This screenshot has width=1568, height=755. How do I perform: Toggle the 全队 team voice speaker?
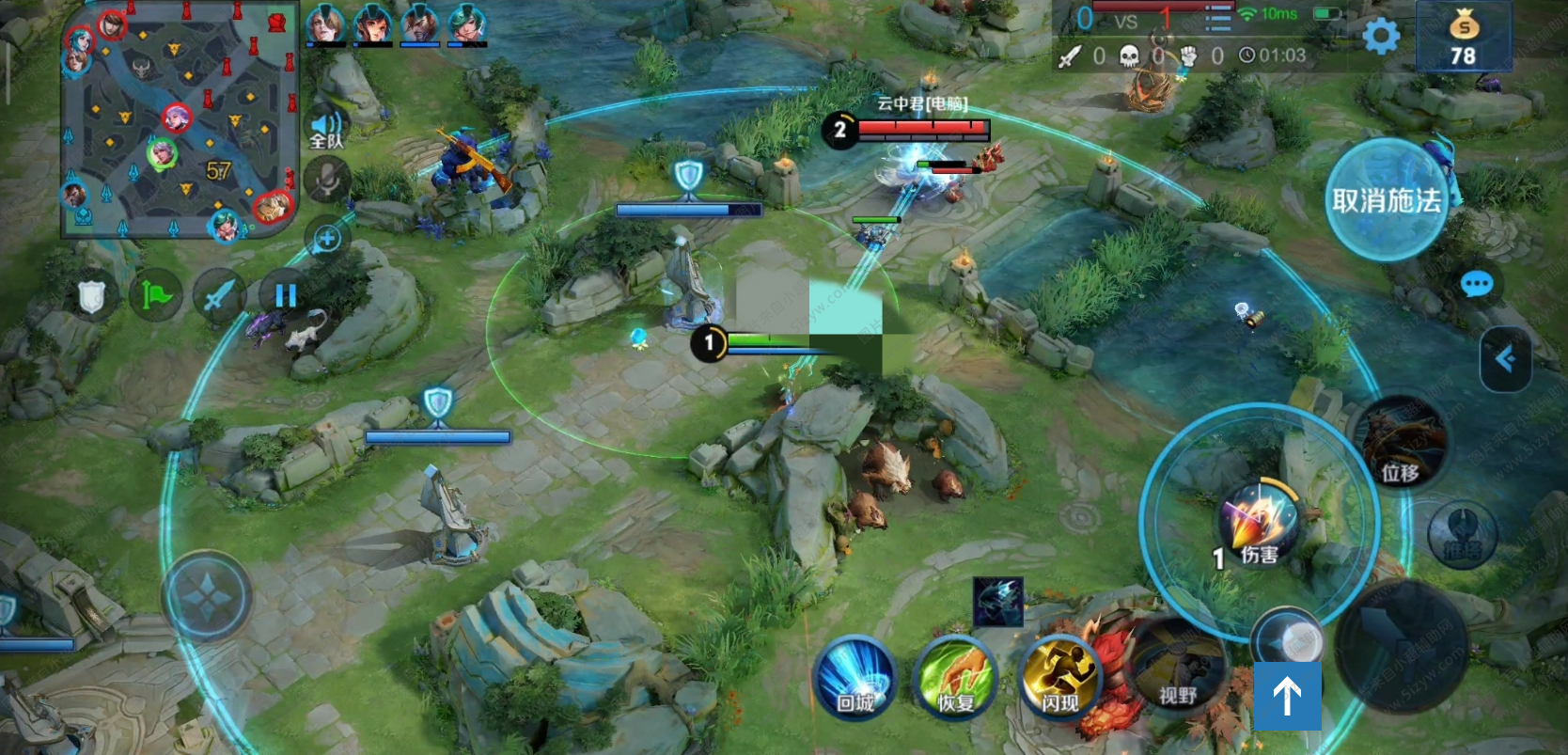coord(326,129)
